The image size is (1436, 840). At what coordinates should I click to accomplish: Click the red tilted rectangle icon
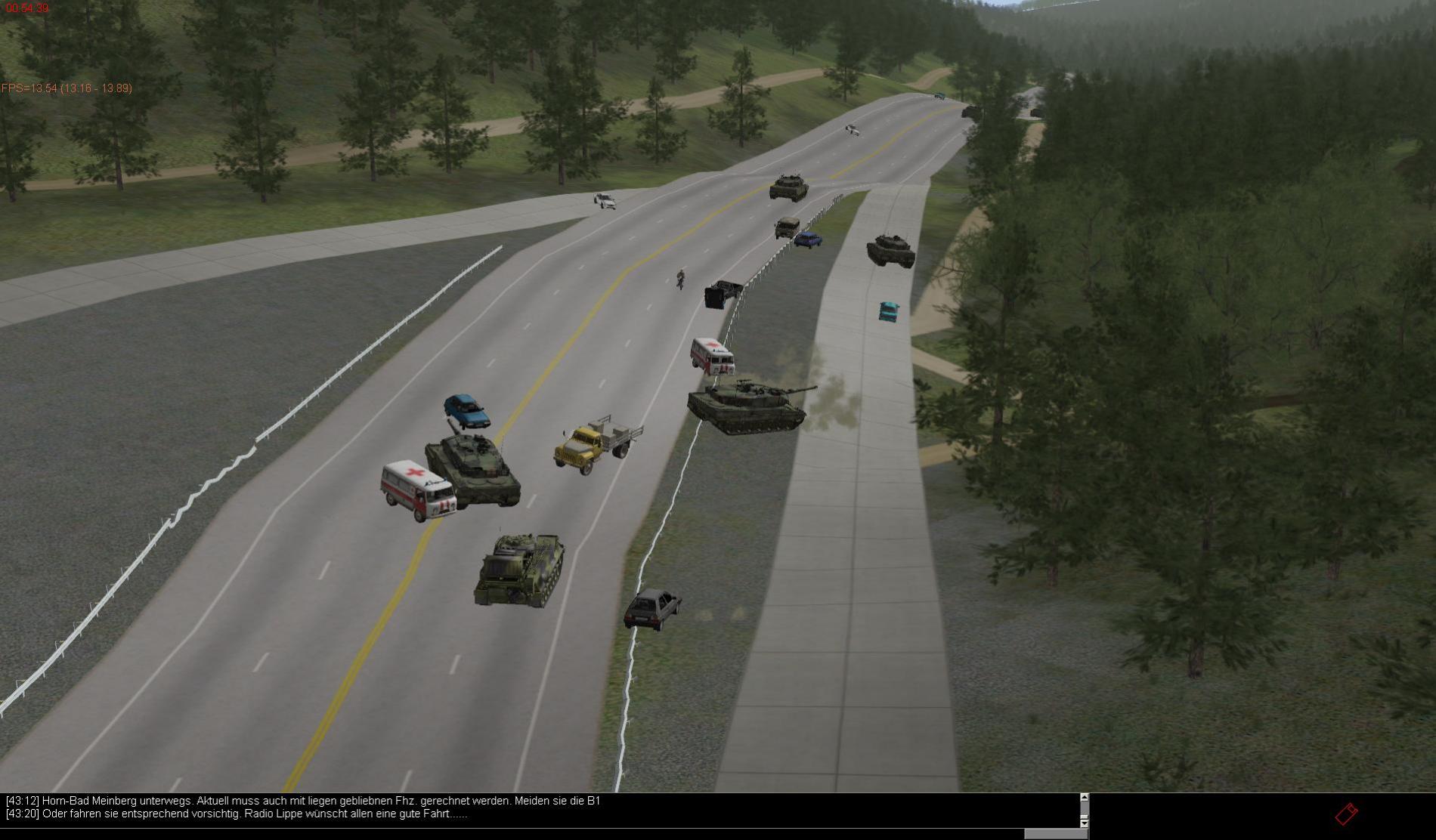pyautogui.click(x=1346, y=814)
